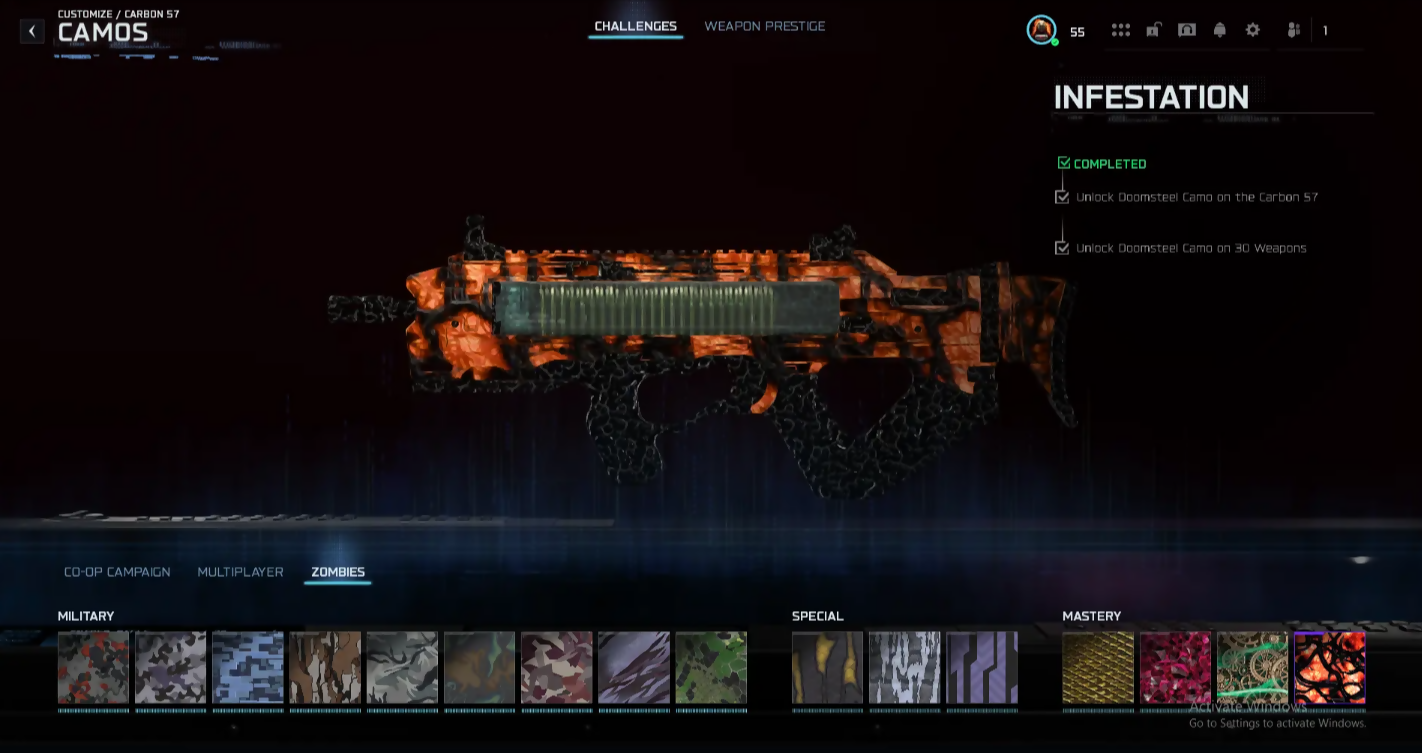Viewport: 1422px width, 753px height.
Task: Open the social friends list icon
Action: pyautogui.click(x=1292, y=30)
